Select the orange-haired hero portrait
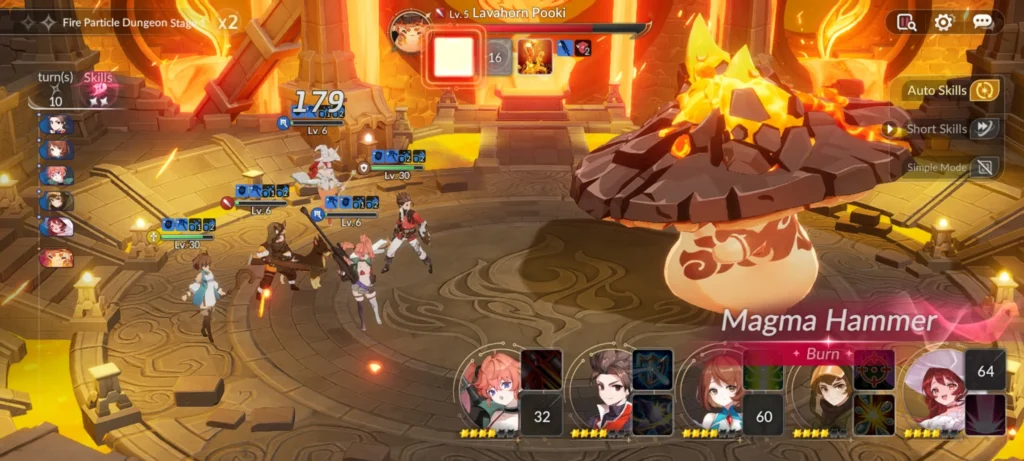1024x461 pixels. [491, 389]
